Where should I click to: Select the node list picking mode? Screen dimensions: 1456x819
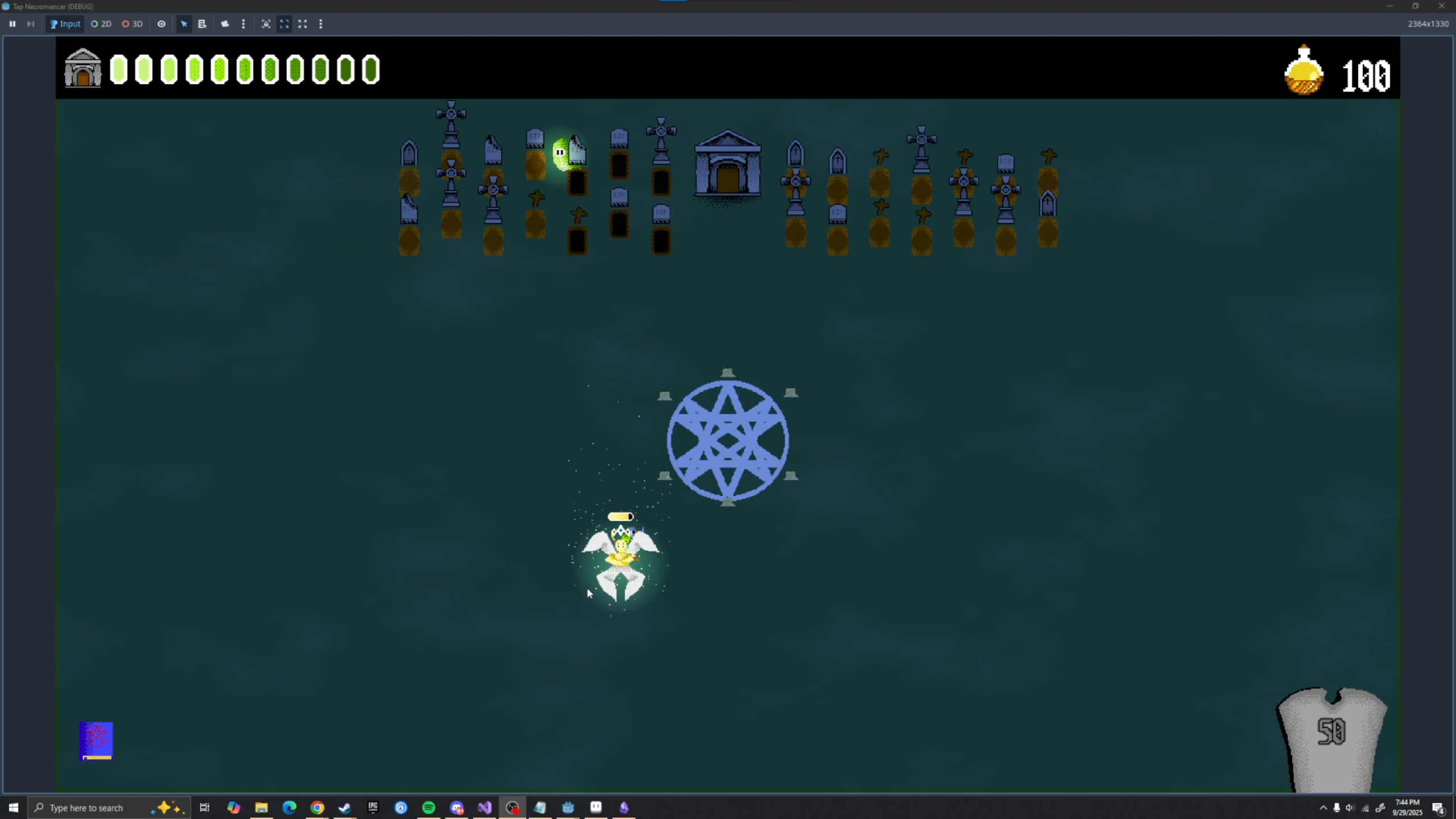(x=202, y=24)
